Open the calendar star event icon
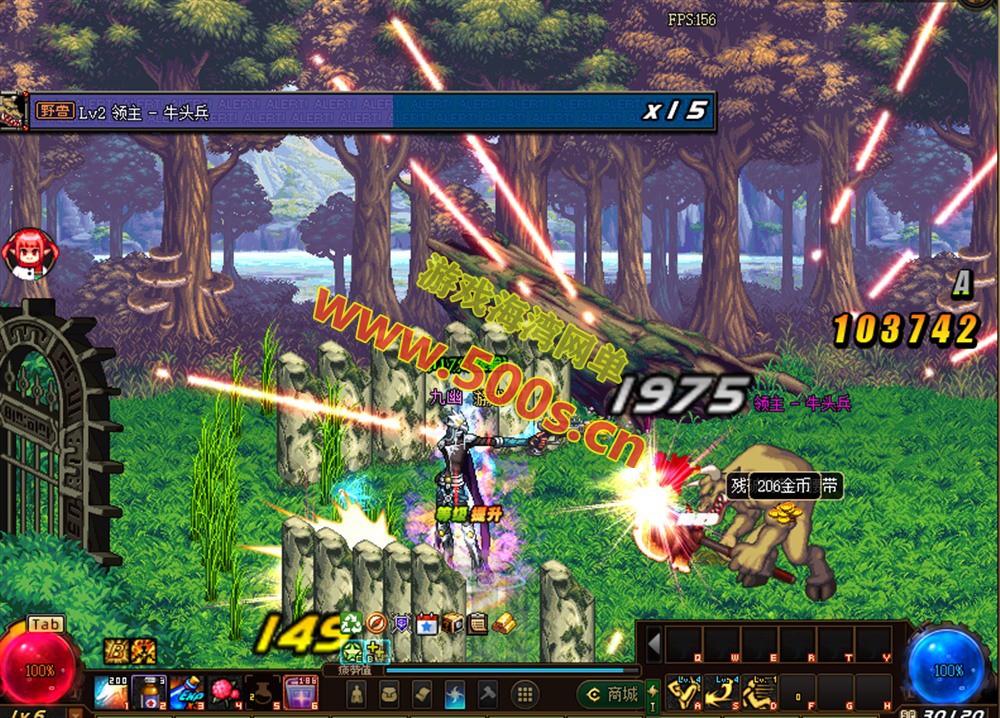The image size is (1000, 718). pyautogui.click(x=427, y=623)
